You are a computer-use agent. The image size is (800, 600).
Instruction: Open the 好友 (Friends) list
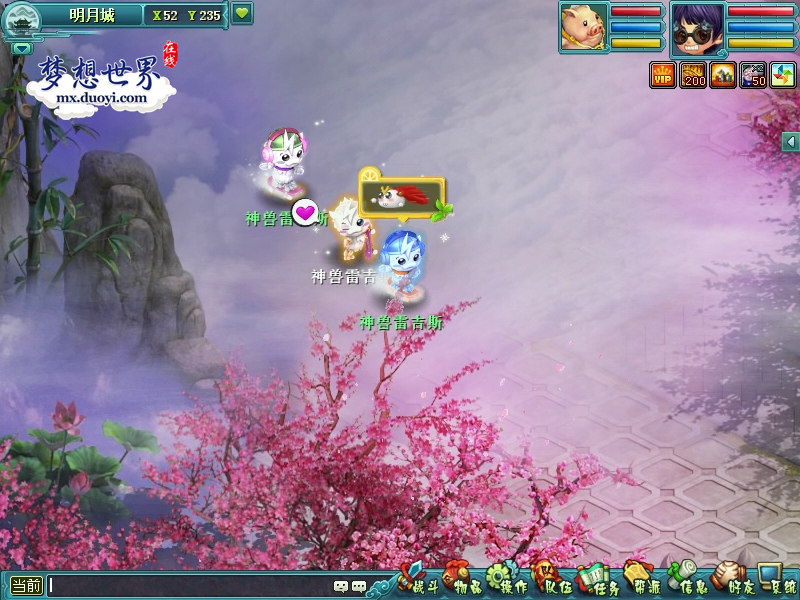tap(733, 580)
